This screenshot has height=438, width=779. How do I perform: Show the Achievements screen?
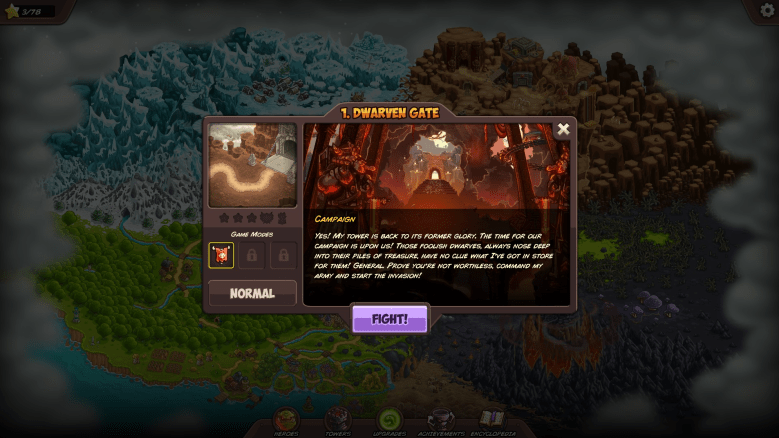[440, 422]
